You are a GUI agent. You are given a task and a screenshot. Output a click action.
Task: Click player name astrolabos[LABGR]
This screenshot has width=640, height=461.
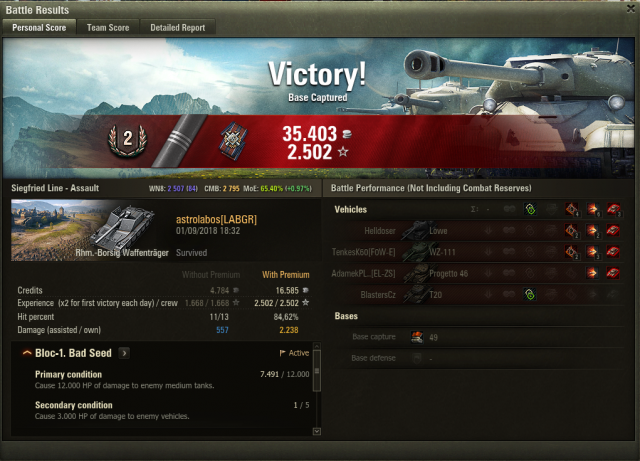tap(211, 217)
